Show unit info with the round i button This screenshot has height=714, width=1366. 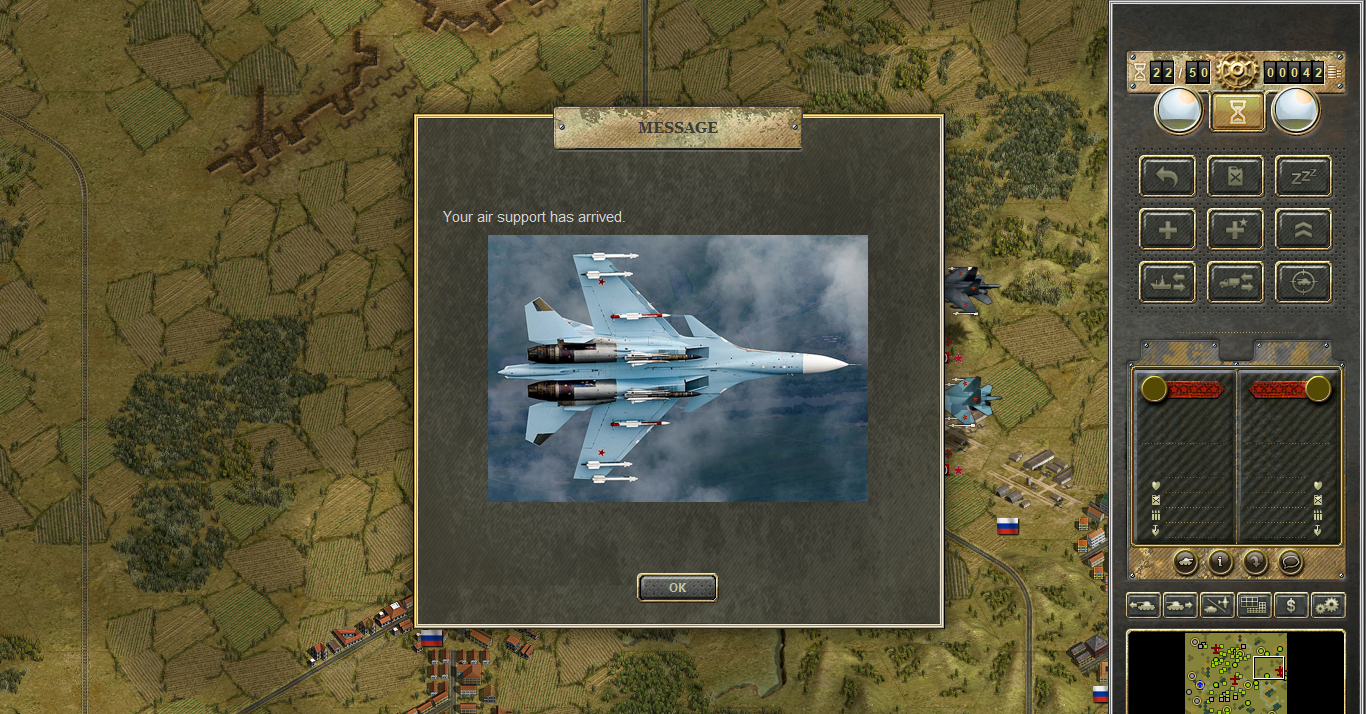(1220, 562)
